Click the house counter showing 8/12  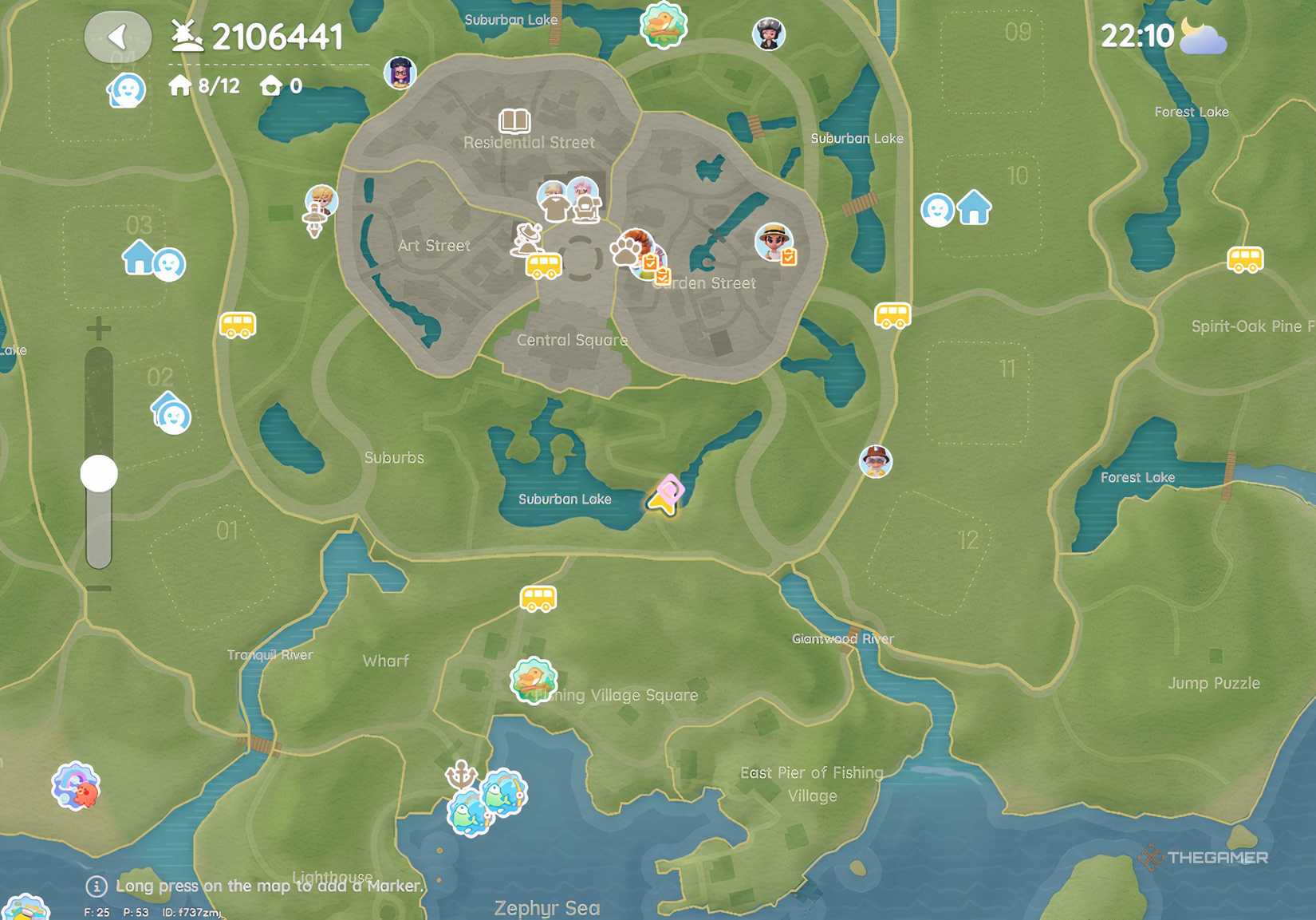coord(202,85)
